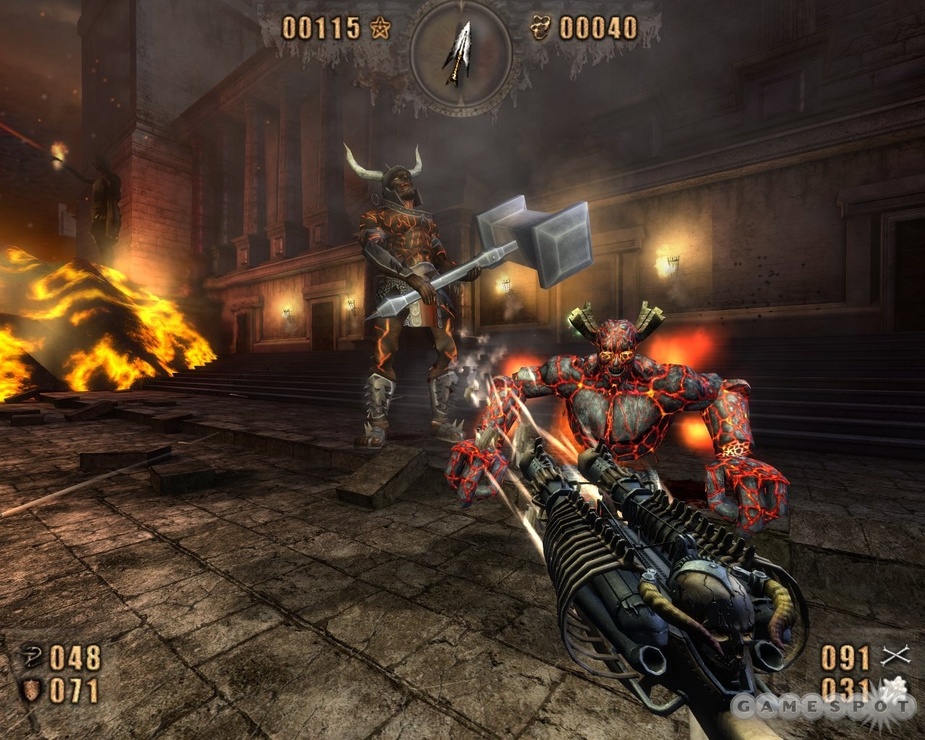Viewport: 925px width, 740px height.
Task: Click the secondary ammo icon beside 031
Action: click(x=893, y=688)
